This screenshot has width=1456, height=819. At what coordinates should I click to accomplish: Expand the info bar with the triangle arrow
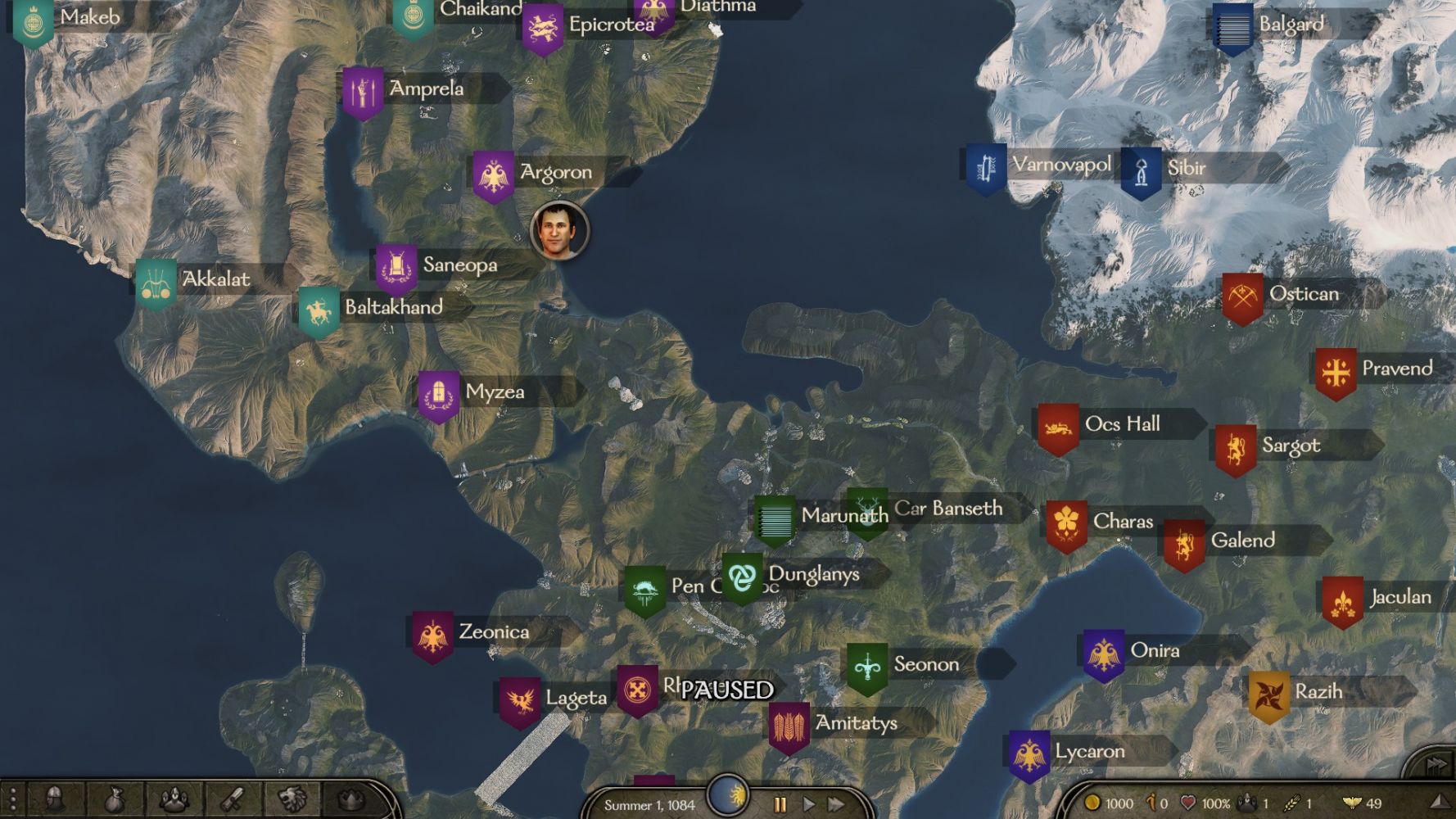click(x=1439, y=803)
